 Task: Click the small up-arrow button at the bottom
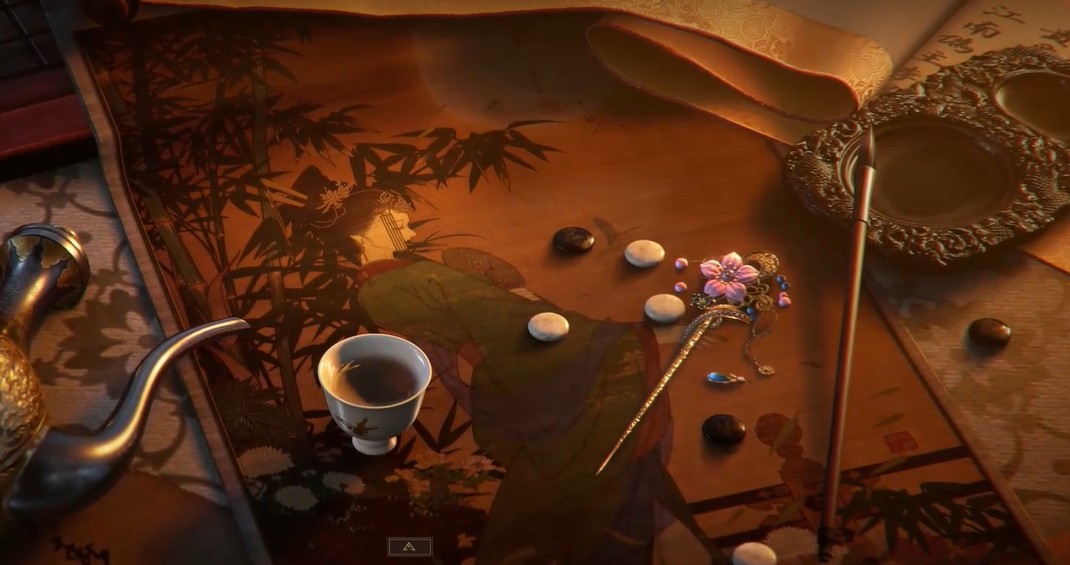(x=410, y=547)
